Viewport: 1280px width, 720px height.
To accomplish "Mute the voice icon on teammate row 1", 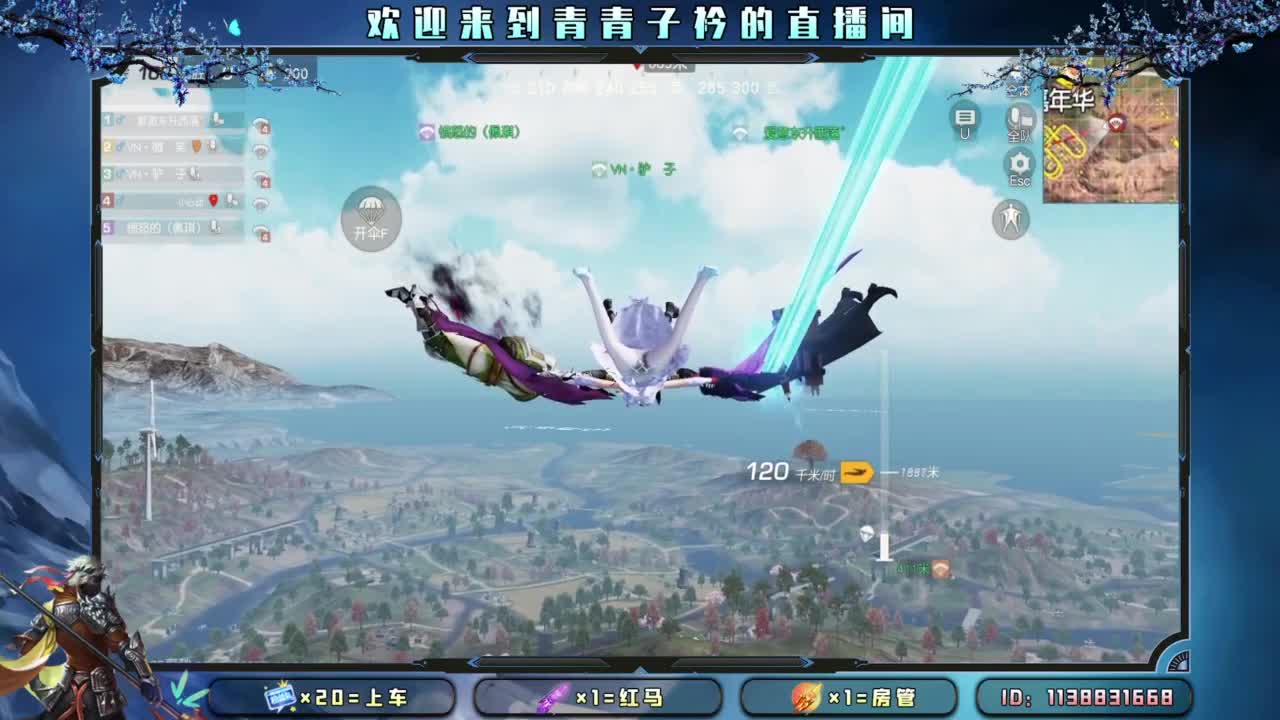I will [218, 120].
